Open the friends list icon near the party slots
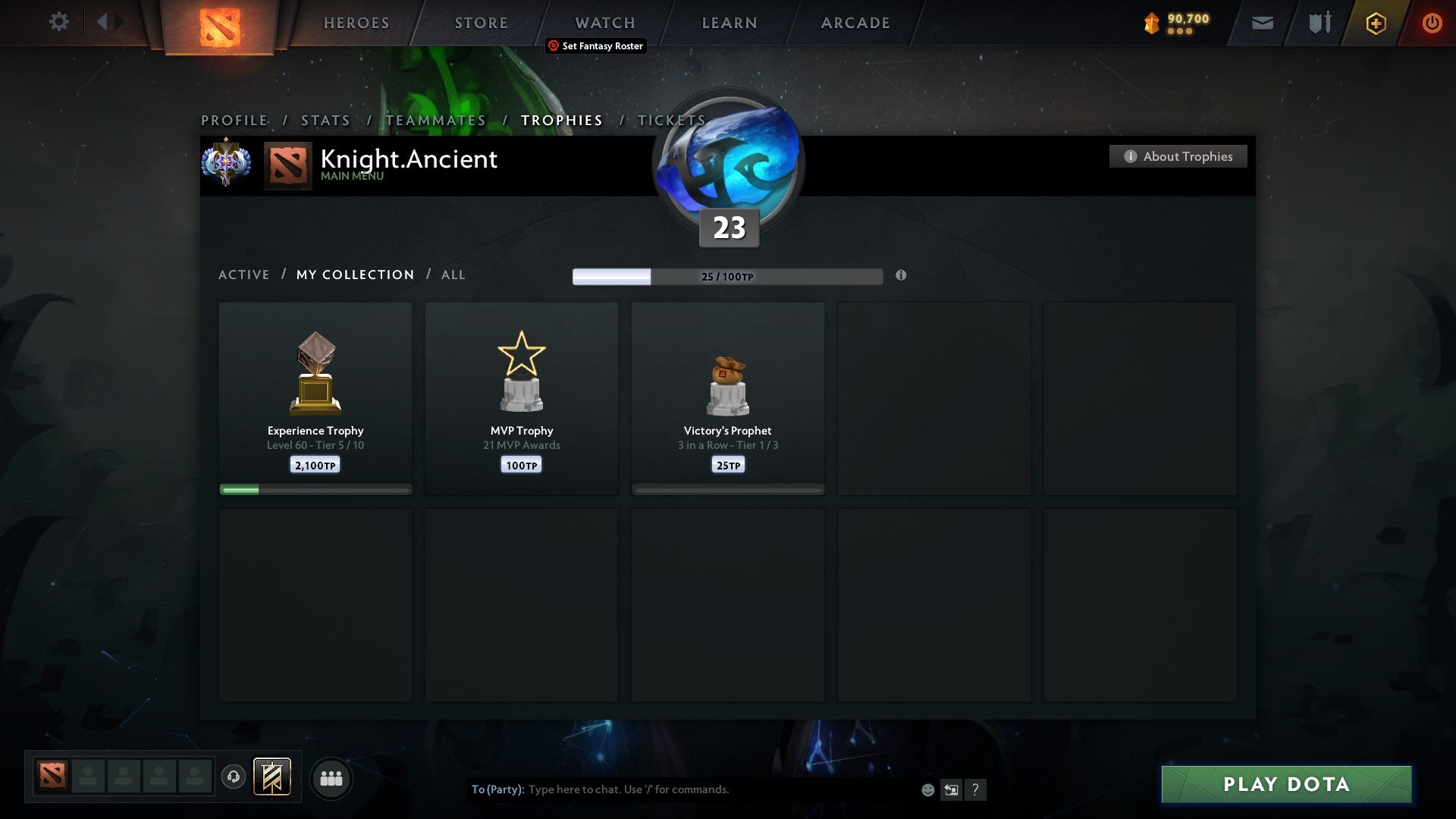This screenshot has width=1456, height=819. [x=331, y=777]
